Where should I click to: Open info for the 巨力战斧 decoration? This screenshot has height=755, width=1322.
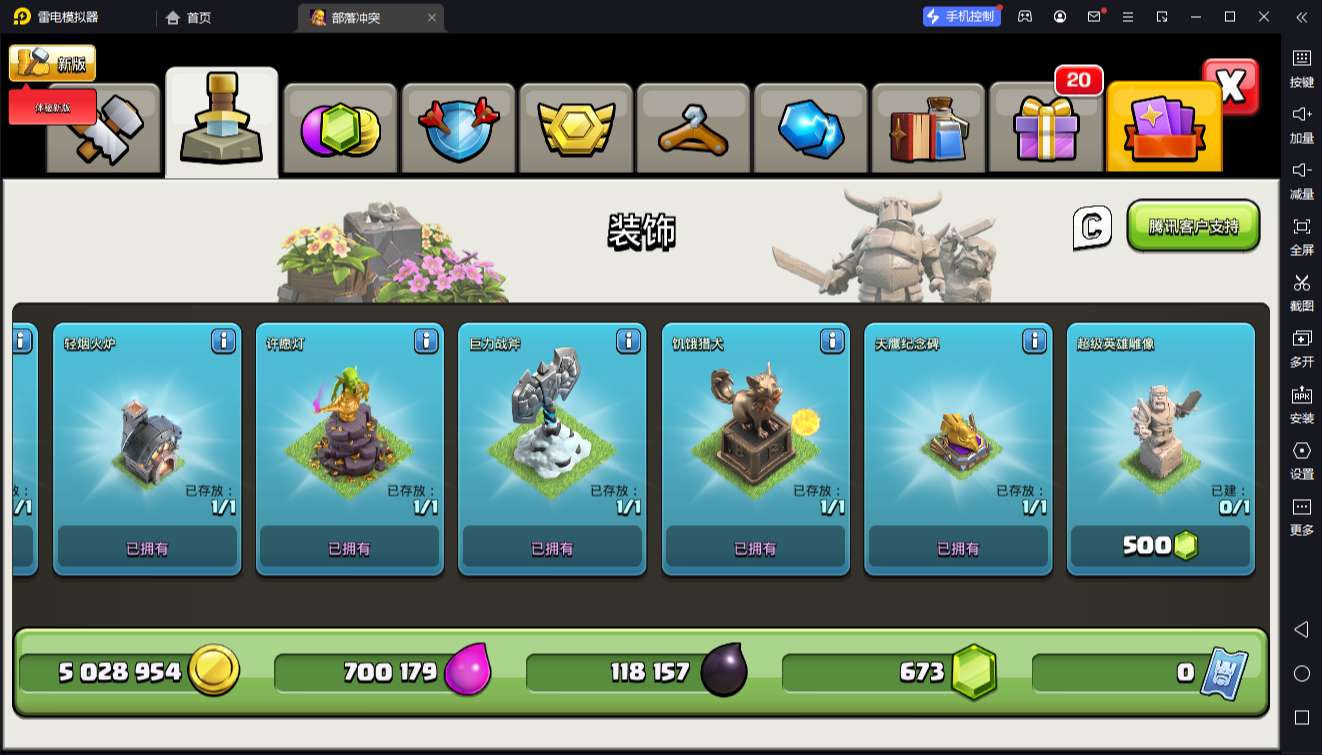[628, 342]
